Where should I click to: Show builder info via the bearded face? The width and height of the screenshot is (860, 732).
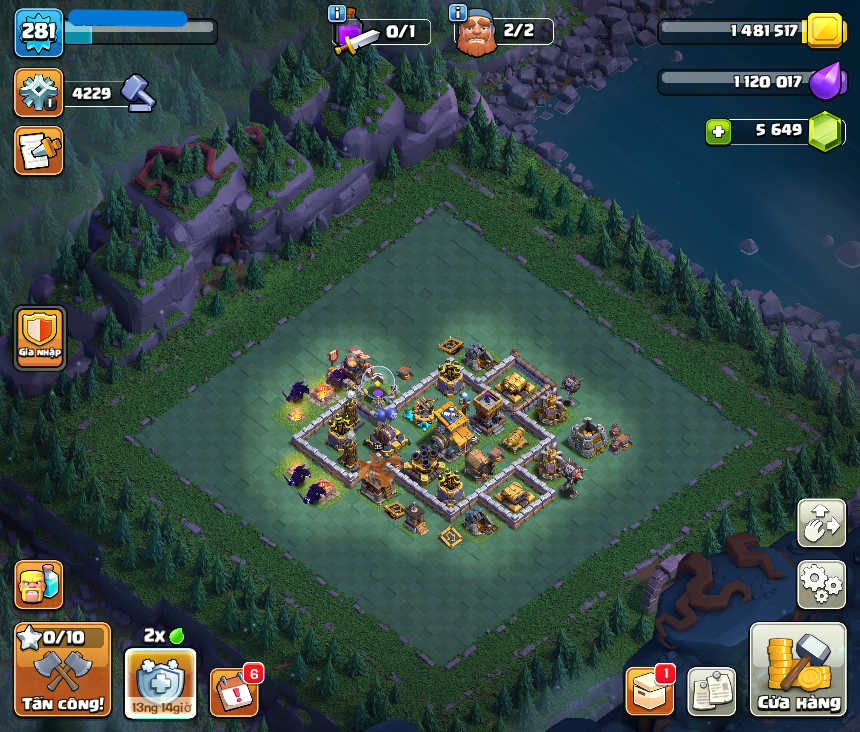476,33
